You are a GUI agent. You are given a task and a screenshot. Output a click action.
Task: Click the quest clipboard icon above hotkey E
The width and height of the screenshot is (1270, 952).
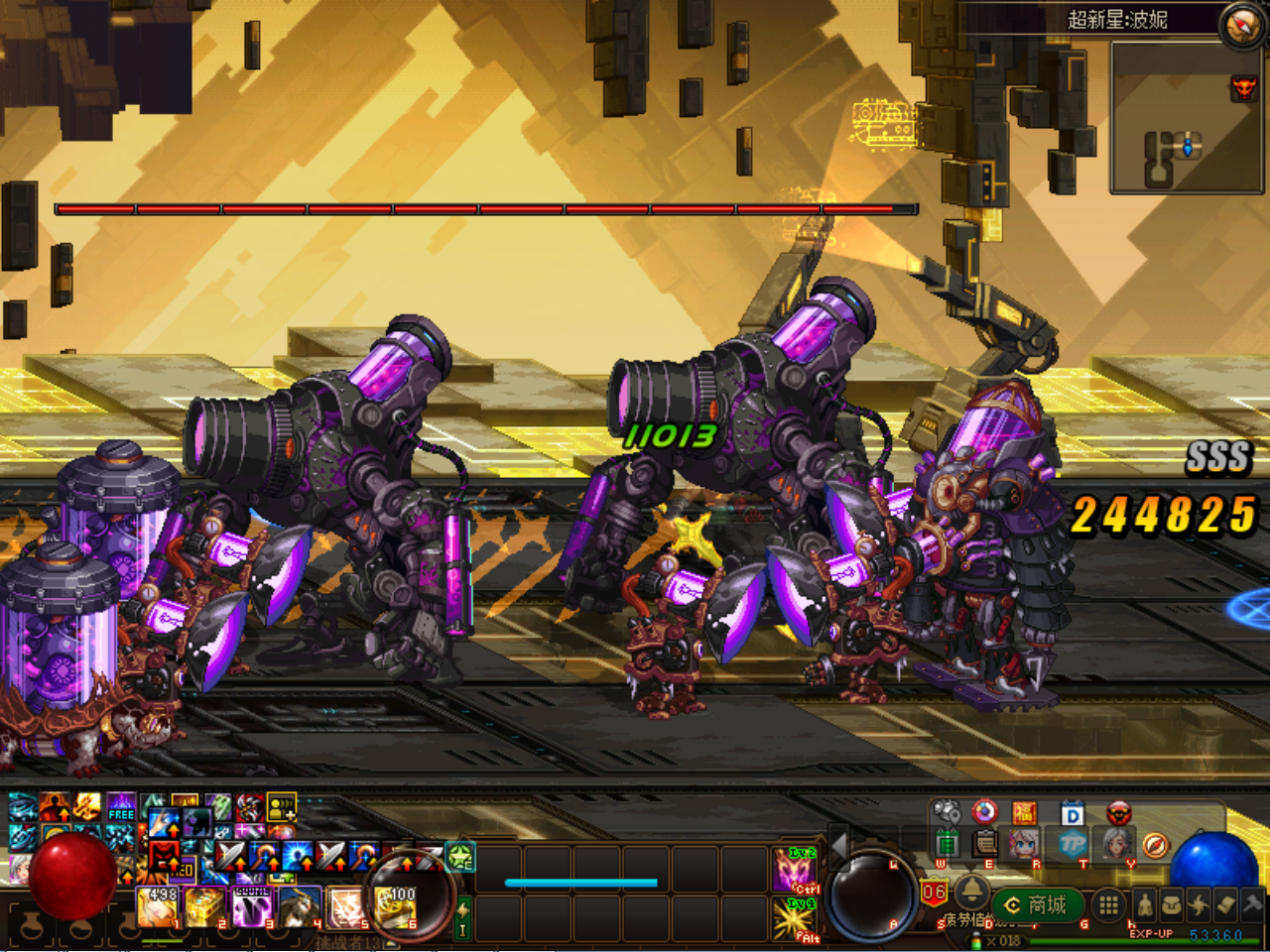985,845
